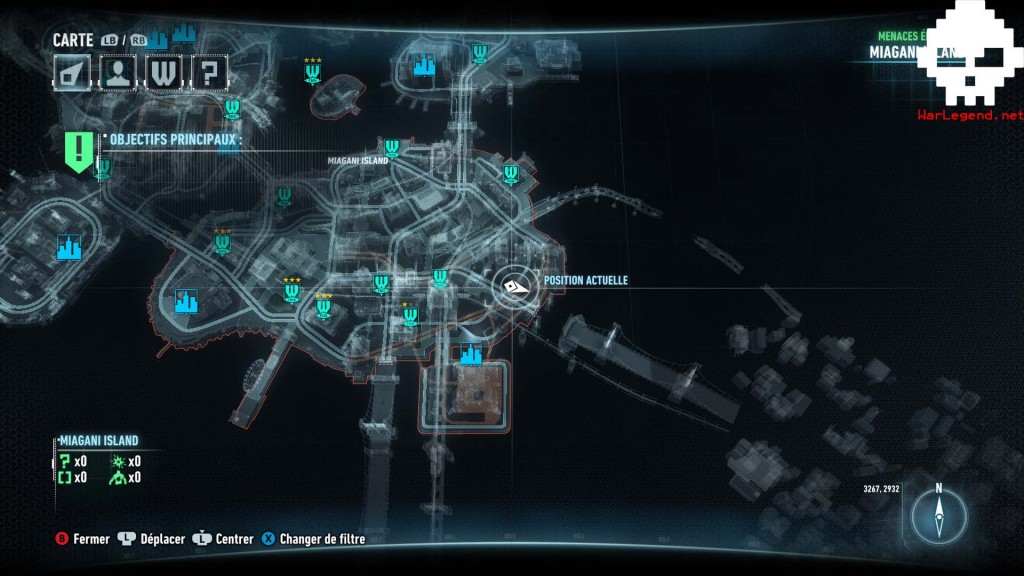Switch to the character portrait tab
This screenshot has height=576, width=1024.
click(118, 71)
